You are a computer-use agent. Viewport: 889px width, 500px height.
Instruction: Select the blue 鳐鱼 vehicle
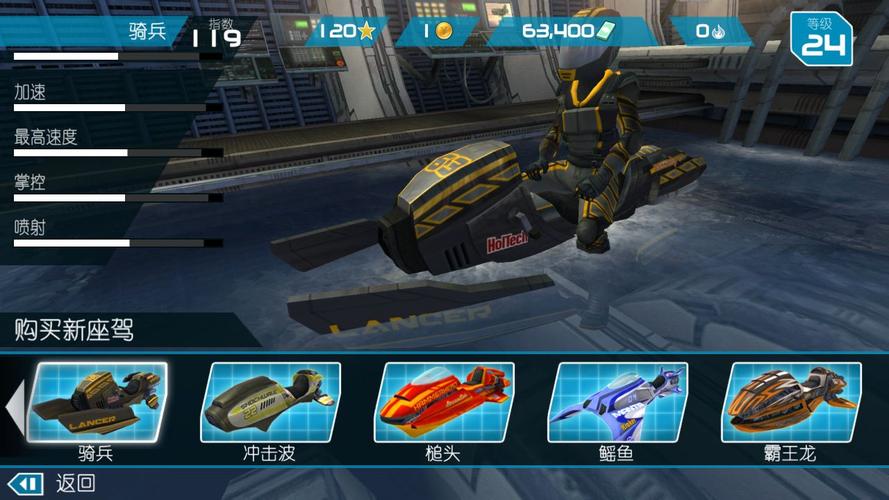[617, 403]
